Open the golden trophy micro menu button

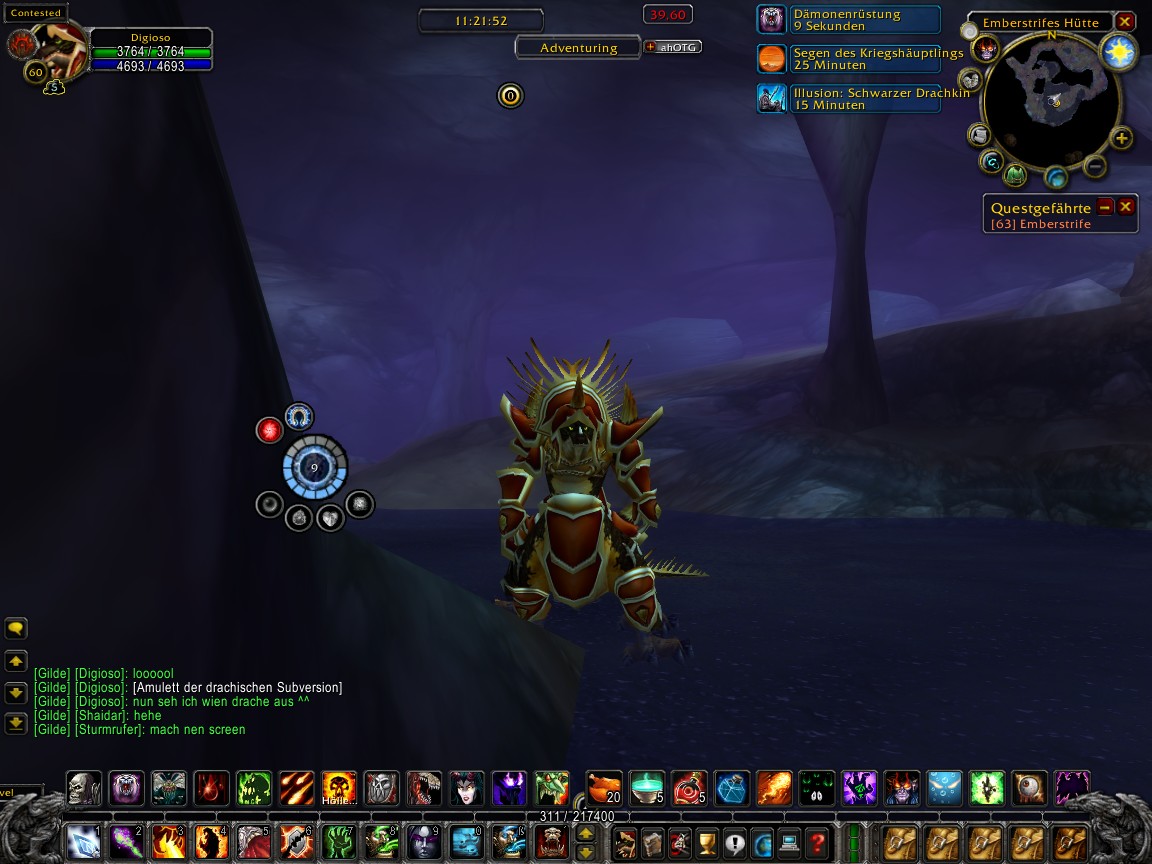point(707,842)
